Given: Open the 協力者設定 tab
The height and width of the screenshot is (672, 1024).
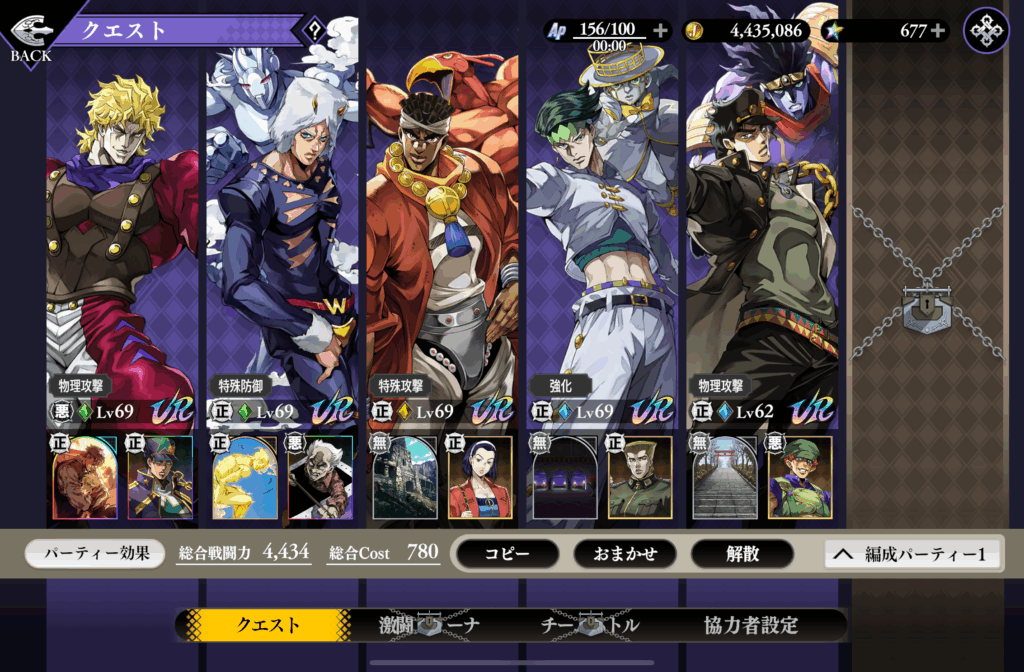Looking at the screenshot, I should click(751, 626).
